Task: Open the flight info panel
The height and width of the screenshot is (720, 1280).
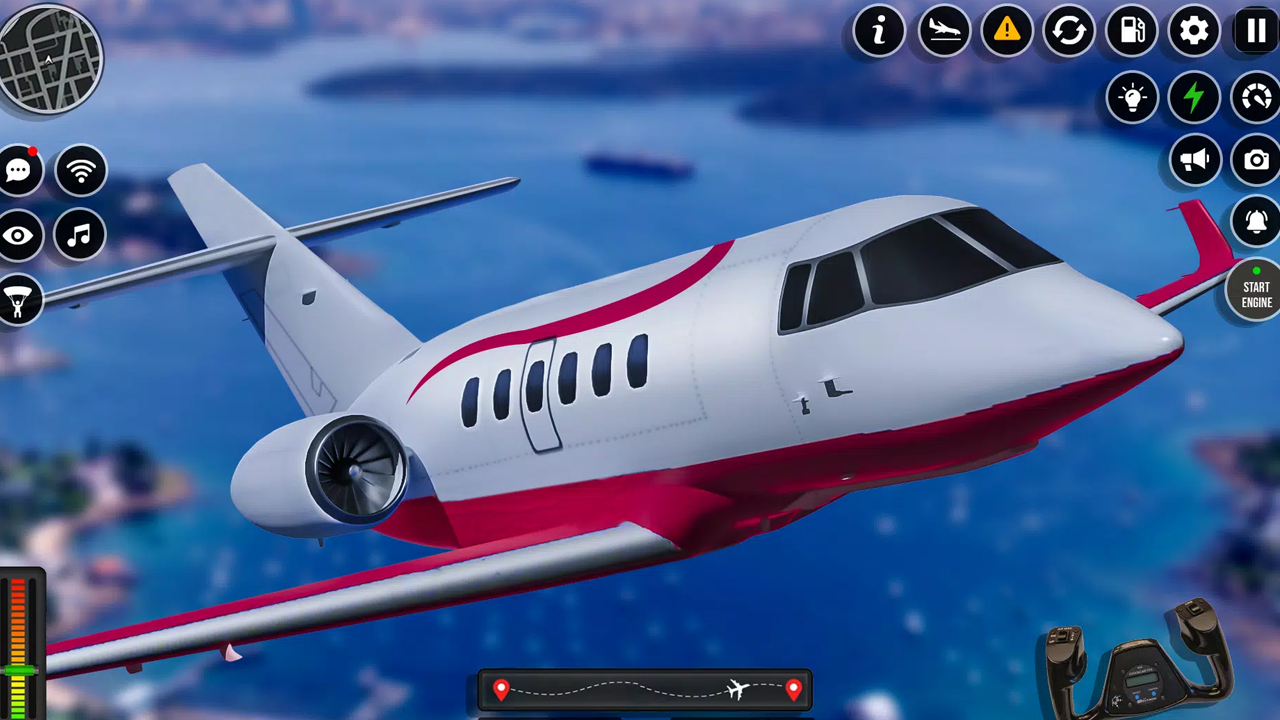Action: pyautogui.click(x=880, y=31)
